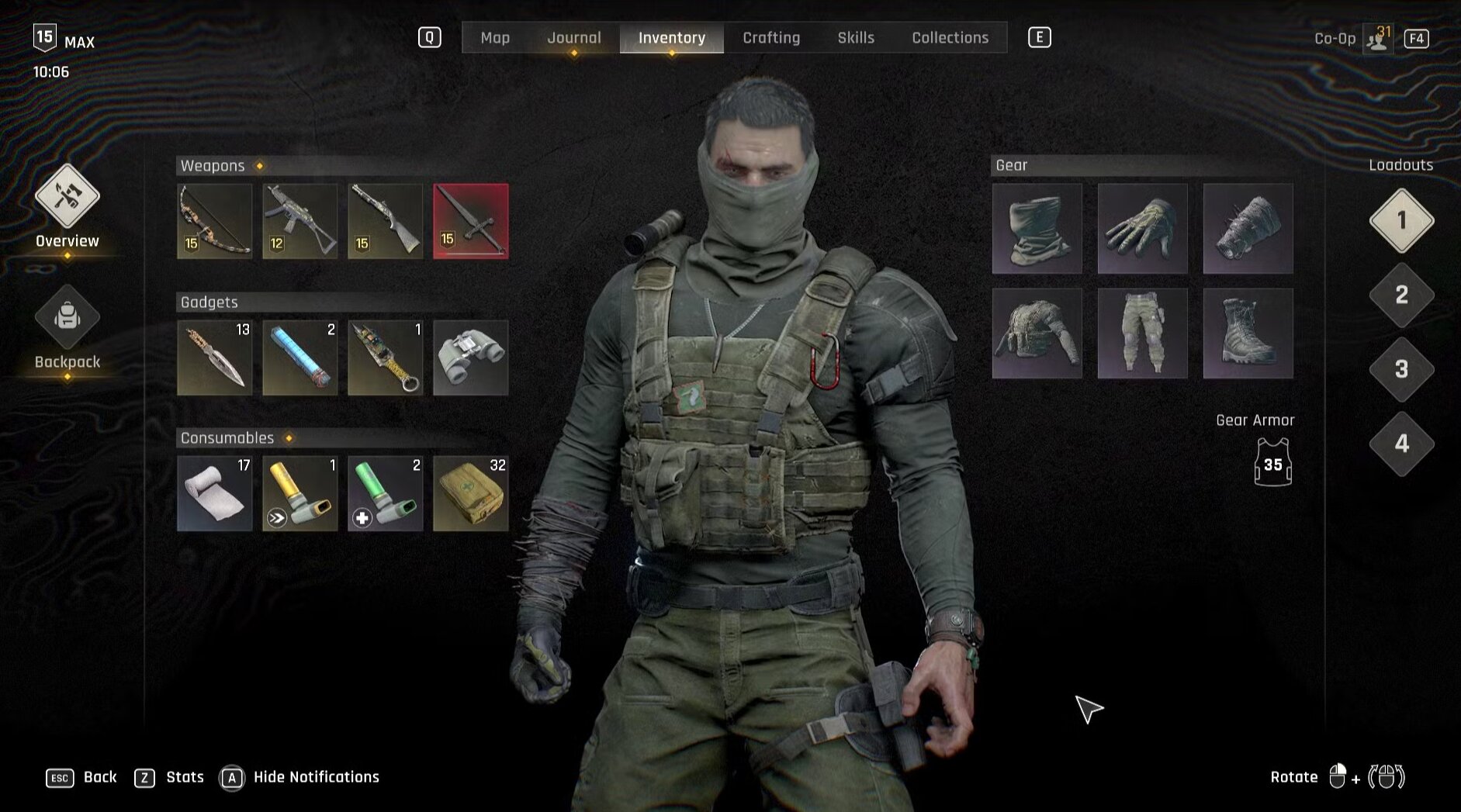Viewport: 1461px width, 812px height.
Task: Open the Collections tab
Action: [x=950, y=37]
